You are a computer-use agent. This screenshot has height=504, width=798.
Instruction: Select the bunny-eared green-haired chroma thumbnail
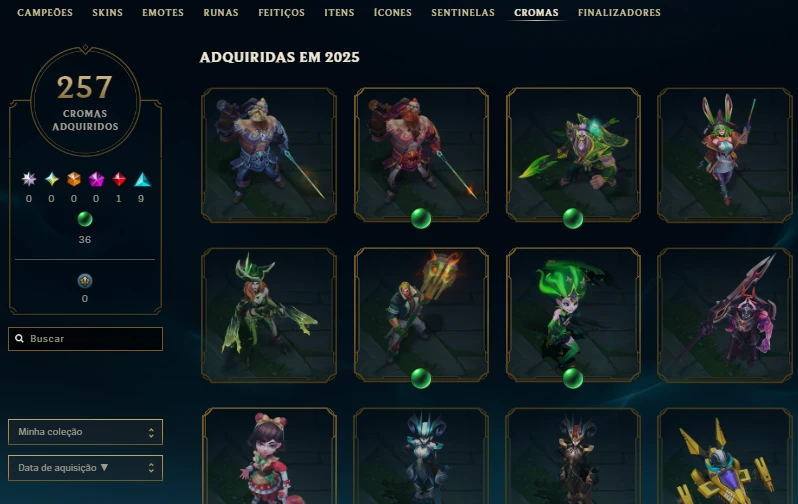point(724,154)
